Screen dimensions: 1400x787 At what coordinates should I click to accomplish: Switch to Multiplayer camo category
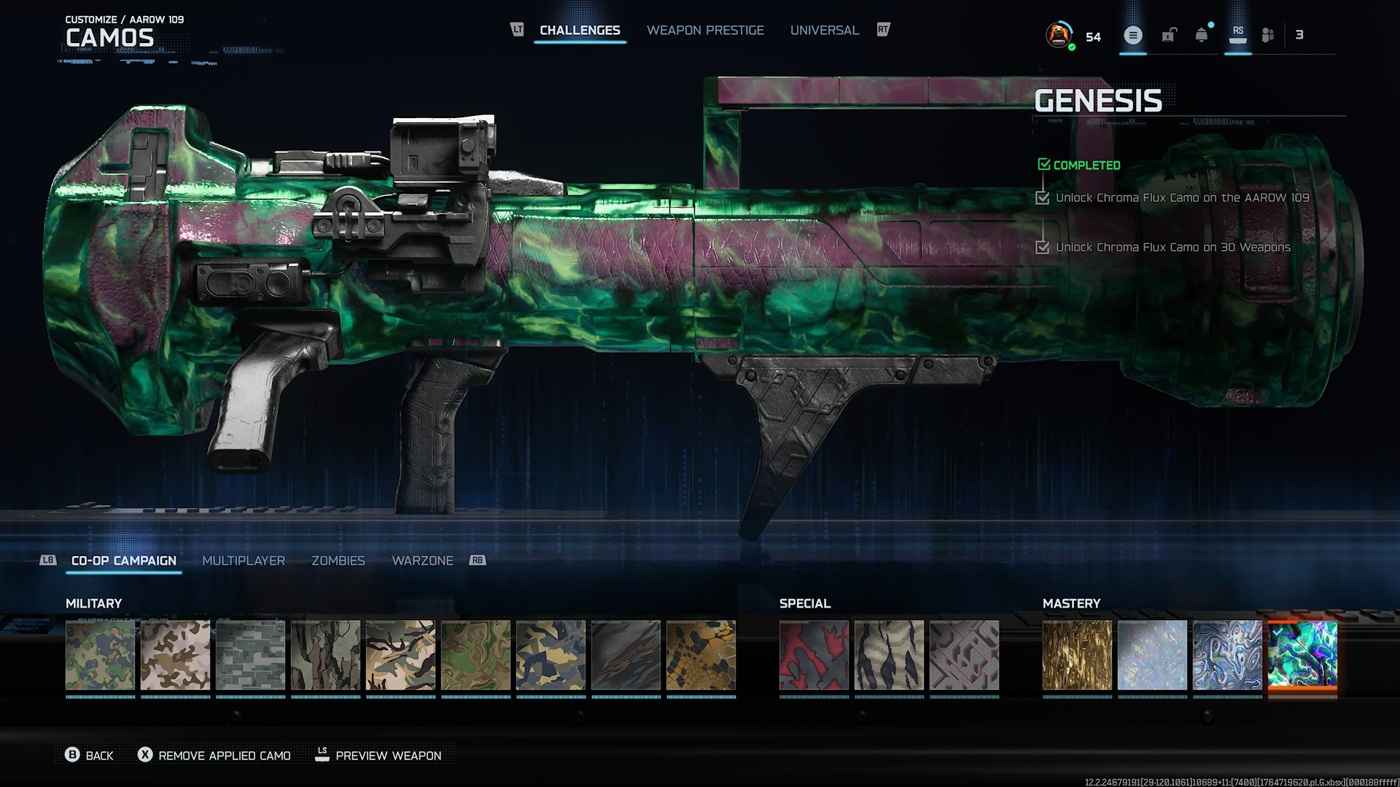(243, 561)
